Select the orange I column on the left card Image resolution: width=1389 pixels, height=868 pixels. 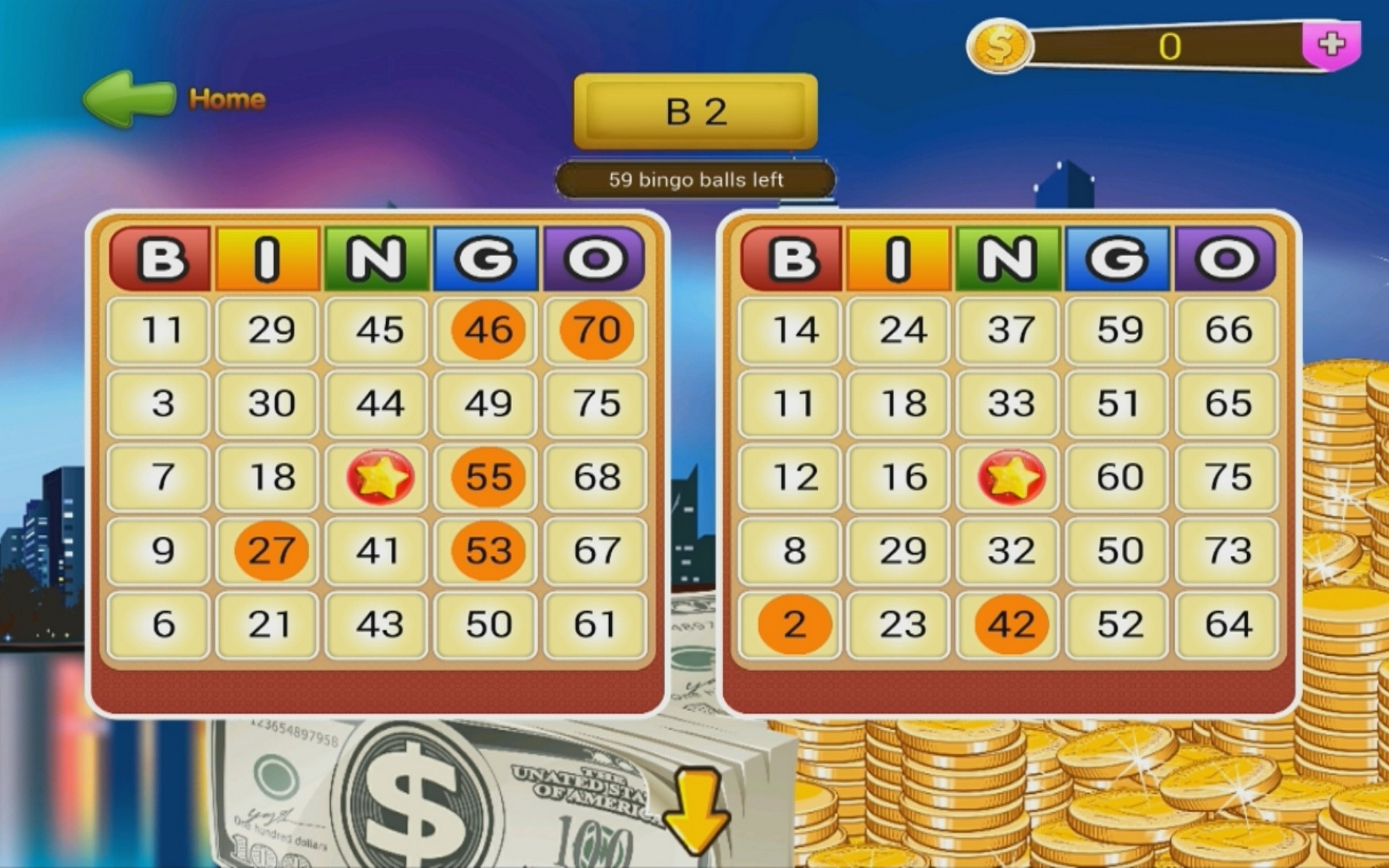[267, 258]
